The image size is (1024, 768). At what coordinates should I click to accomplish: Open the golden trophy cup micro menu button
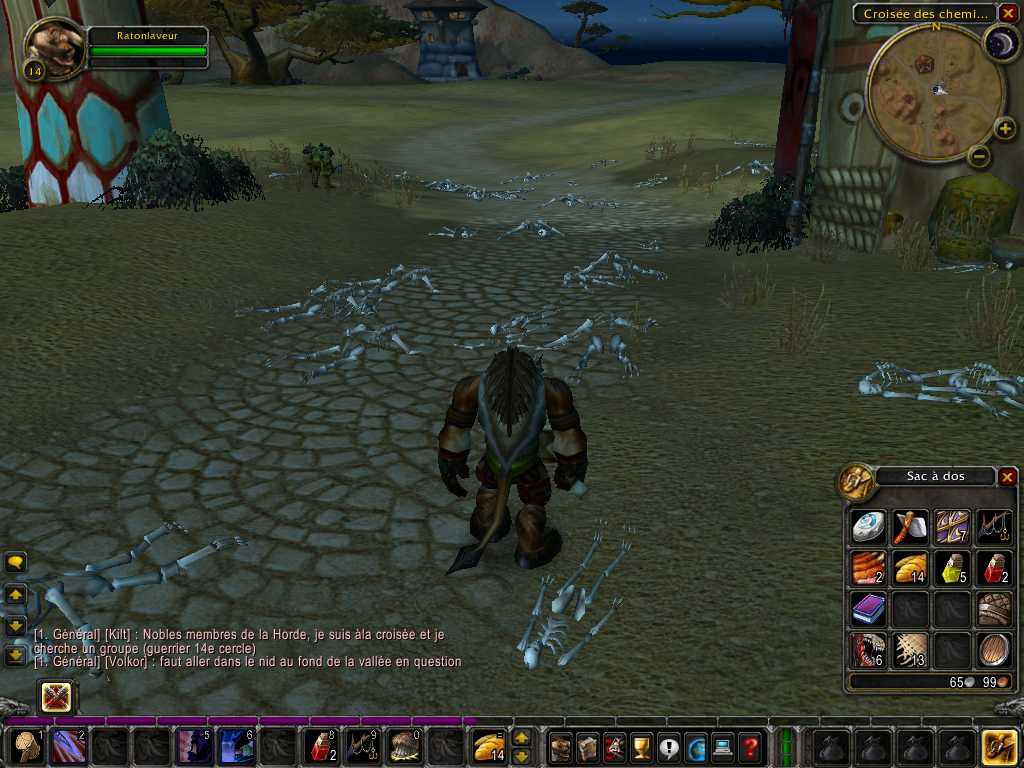click(x=642, y=747)
